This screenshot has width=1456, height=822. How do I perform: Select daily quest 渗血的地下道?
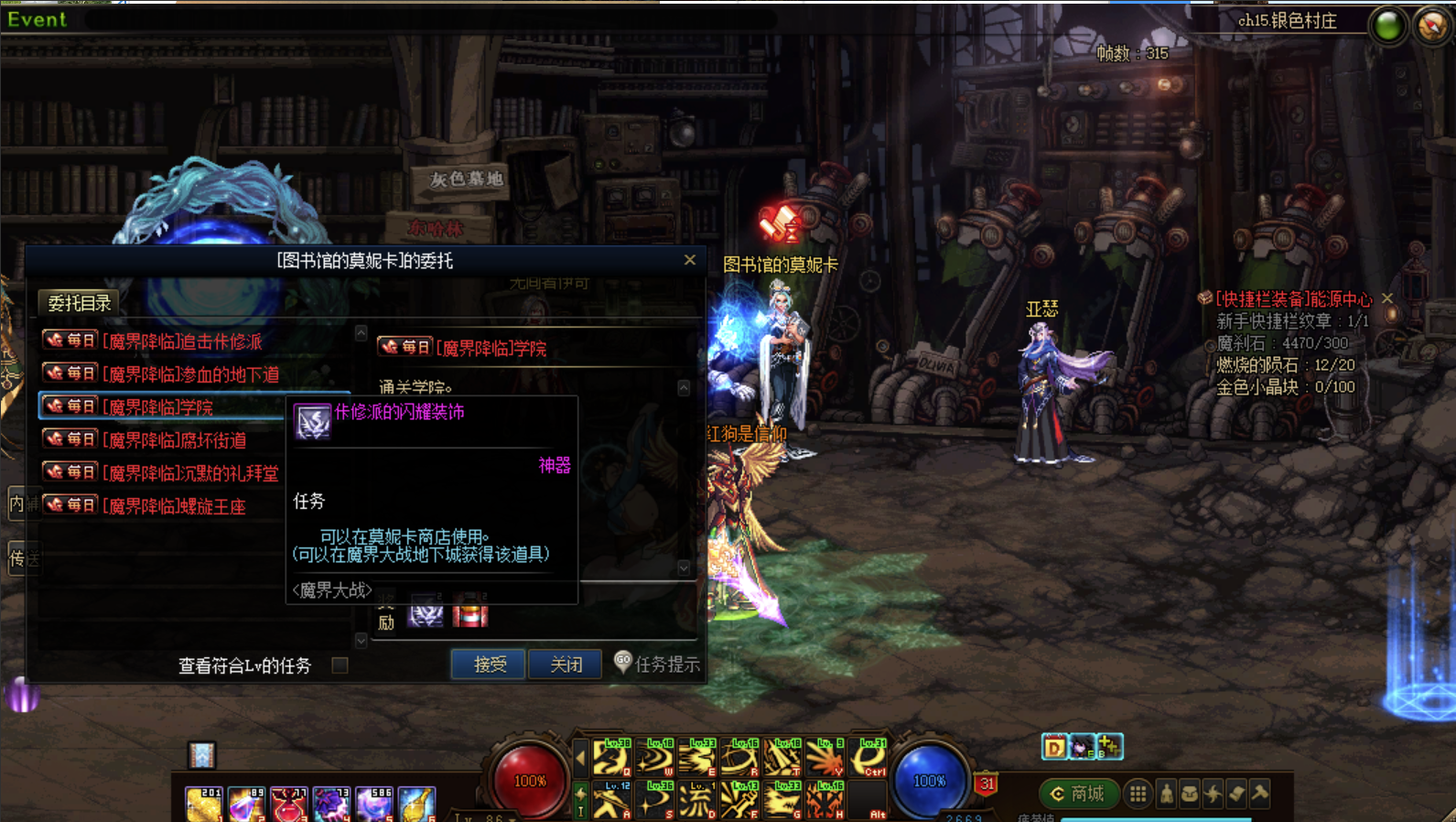(189, 374)
